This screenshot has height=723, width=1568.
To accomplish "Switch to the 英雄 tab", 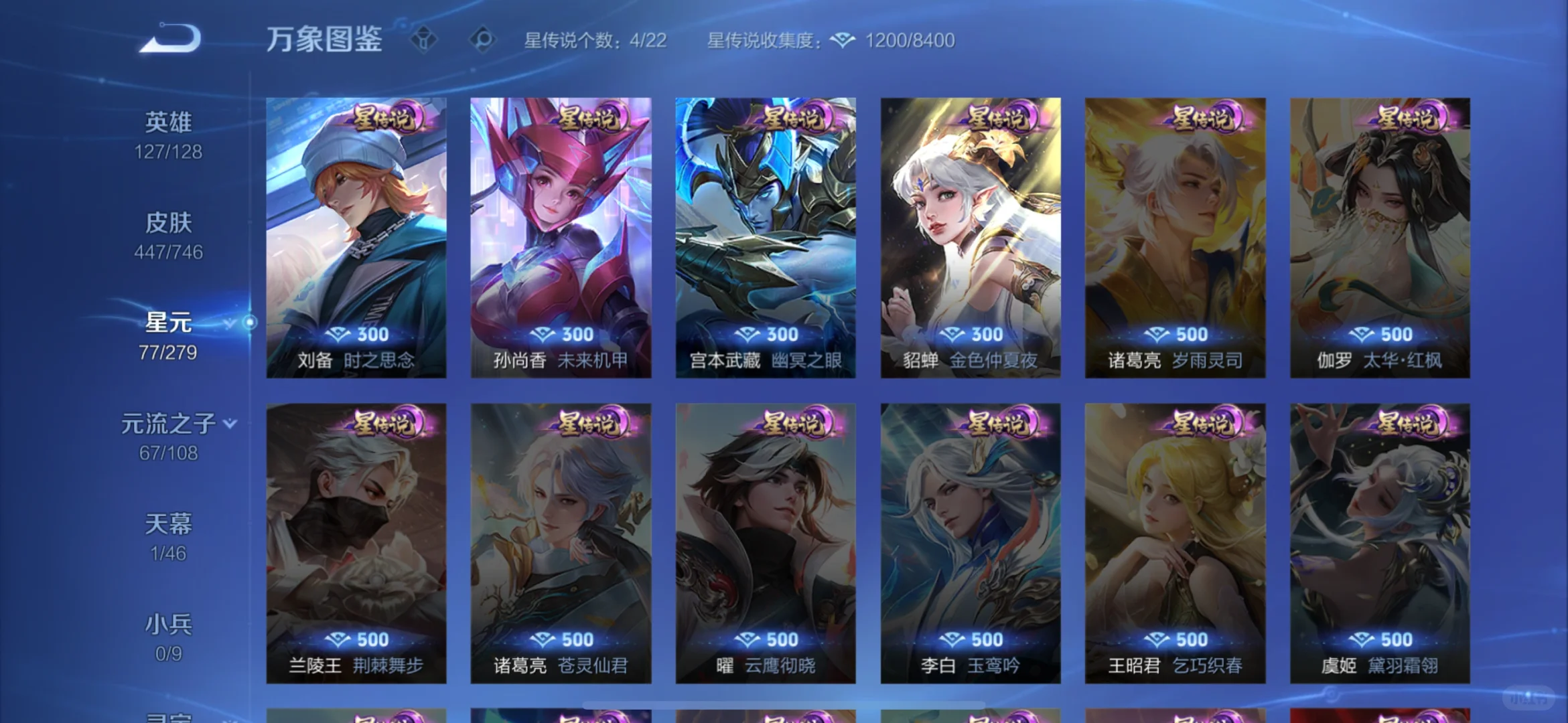I will 169,120.
